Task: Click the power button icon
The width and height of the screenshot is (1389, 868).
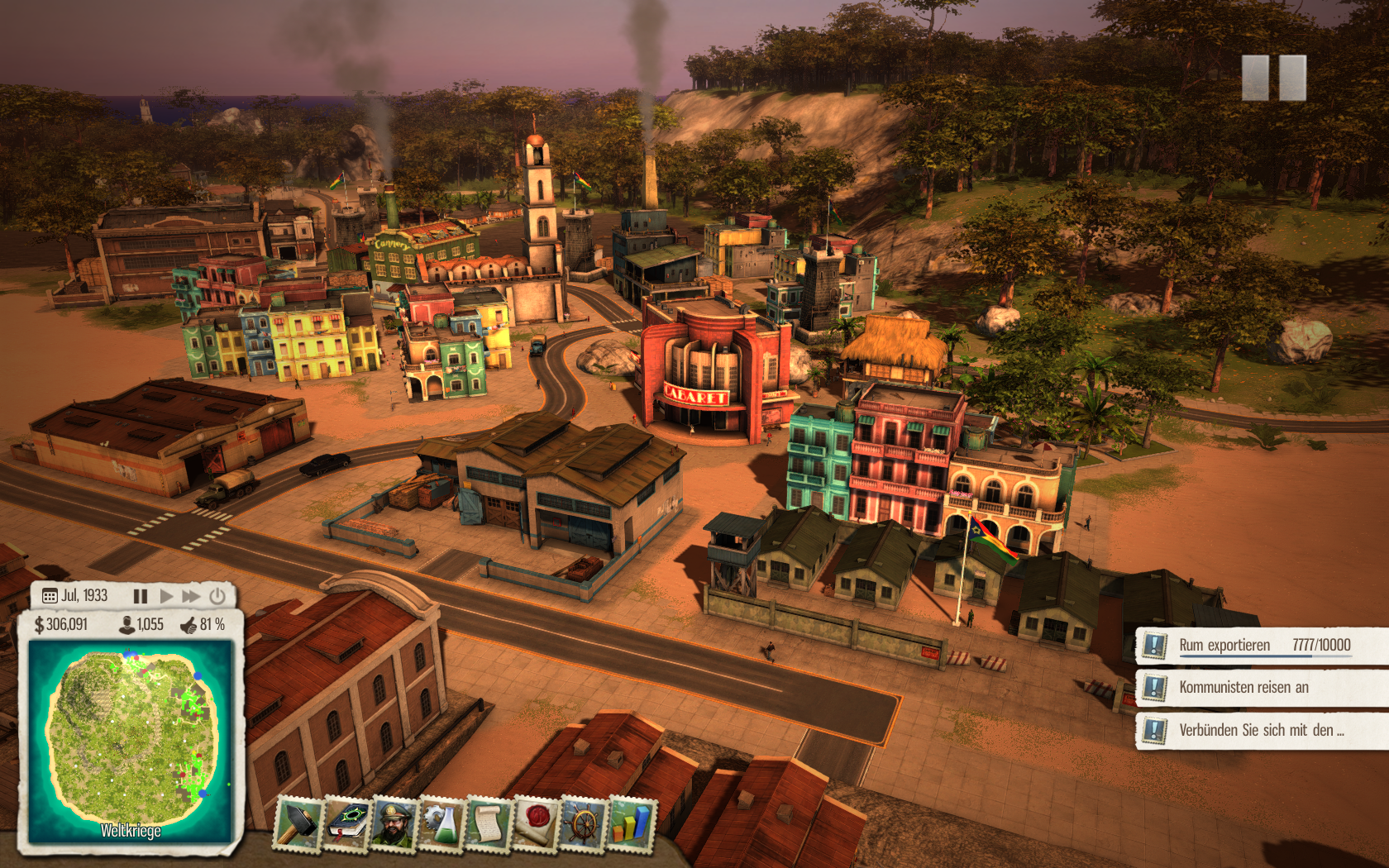Action: coord(217,596)
